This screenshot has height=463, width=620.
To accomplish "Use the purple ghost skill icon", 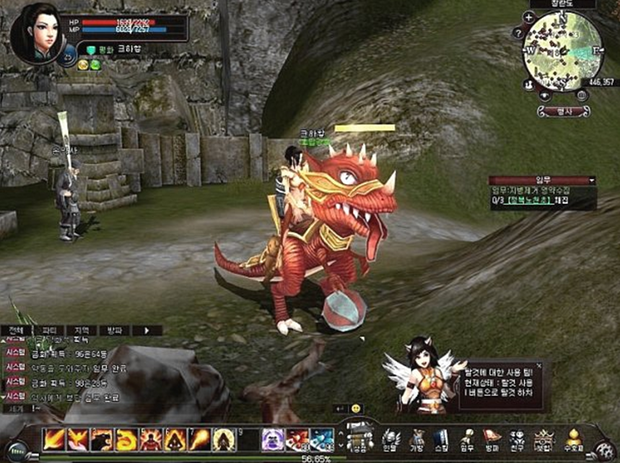I will [273, 439].
